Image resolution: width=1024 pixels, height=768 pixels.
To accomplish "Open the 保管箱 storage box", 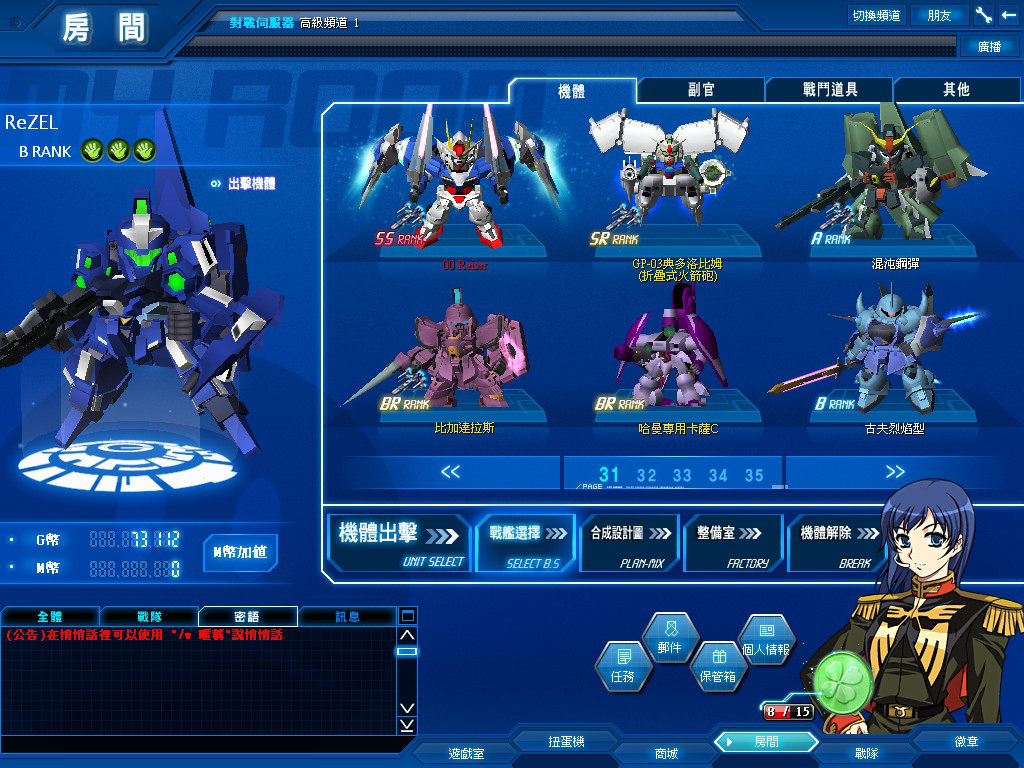I will click(x=717, y=666).
